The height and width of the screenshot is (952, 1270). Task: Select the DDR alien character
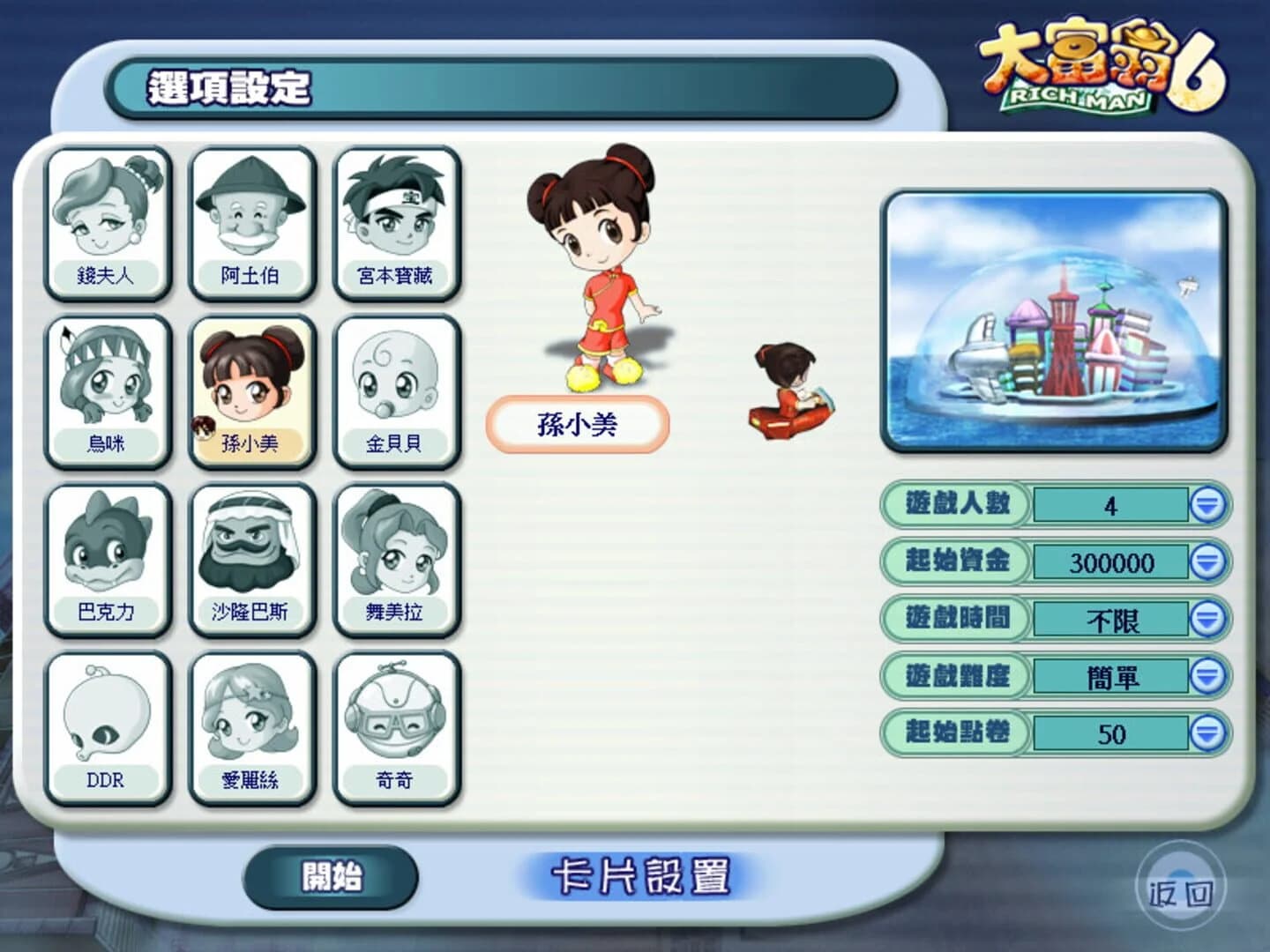point(108,726)
